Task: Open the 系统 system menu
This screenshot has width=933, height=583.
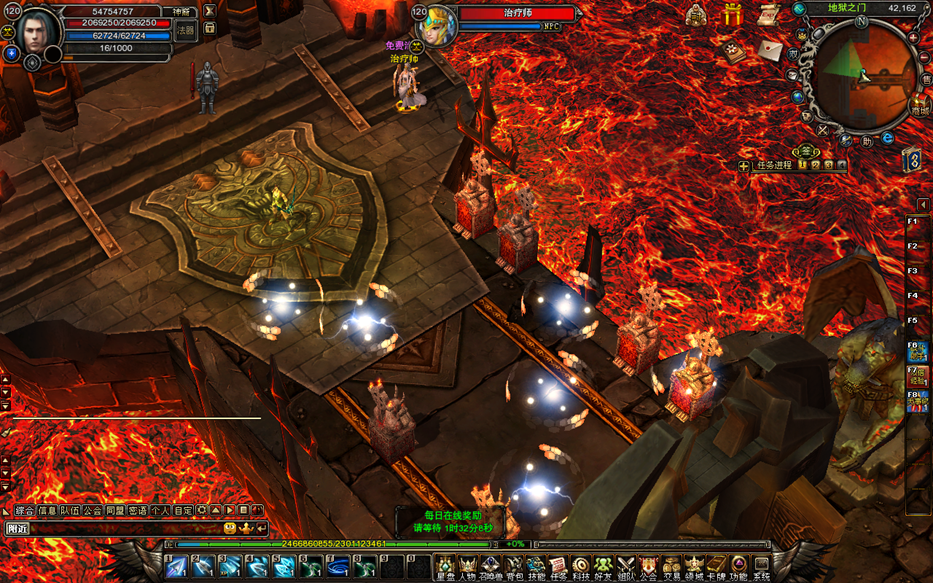Action: (x=762, y=568)
